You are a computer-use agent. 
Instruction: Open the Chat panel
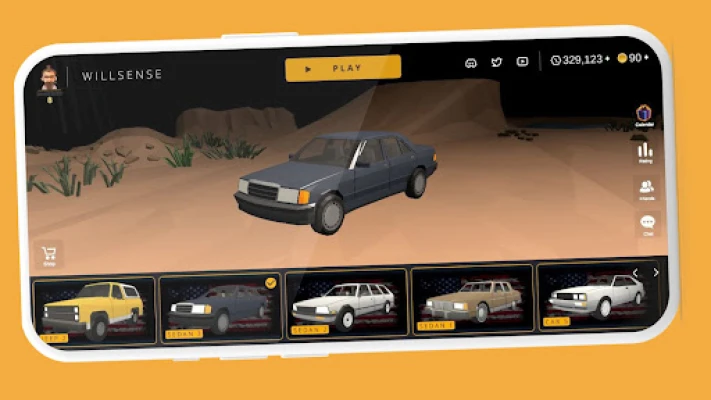click(647, 225)
